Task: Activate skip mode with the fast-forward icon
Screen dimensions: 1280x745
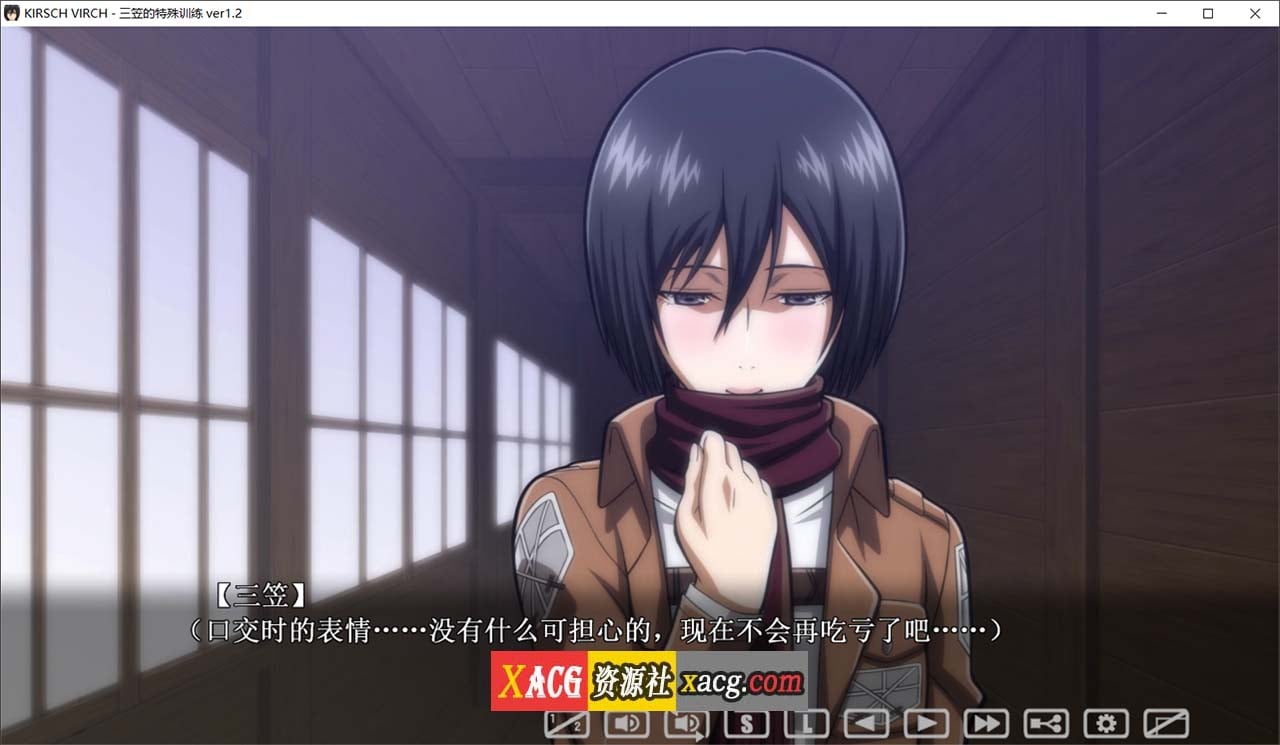Action: [987, 722]
